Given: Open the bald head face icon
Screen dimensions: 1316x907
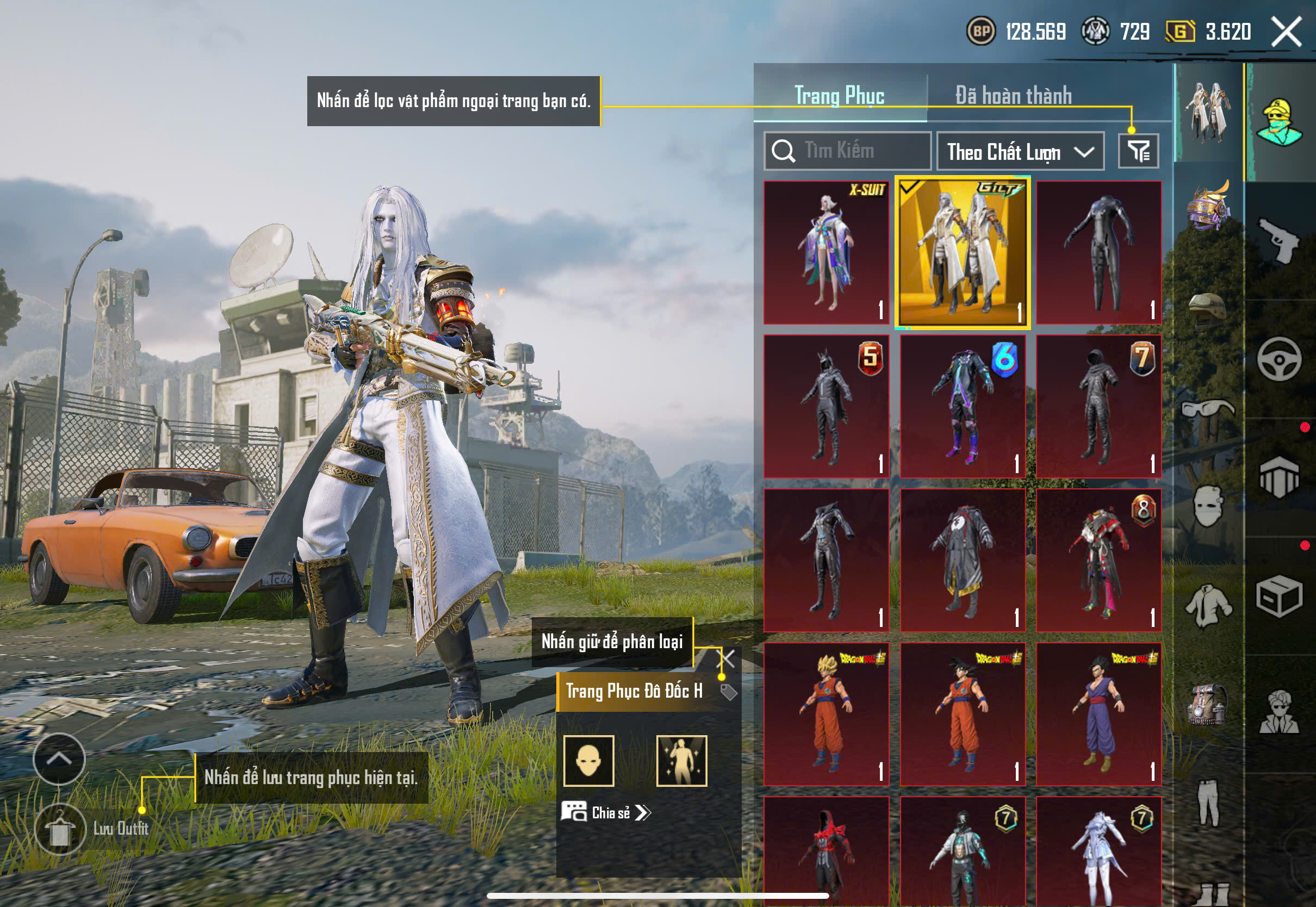Looking at the screenshot, I should 589,760.
